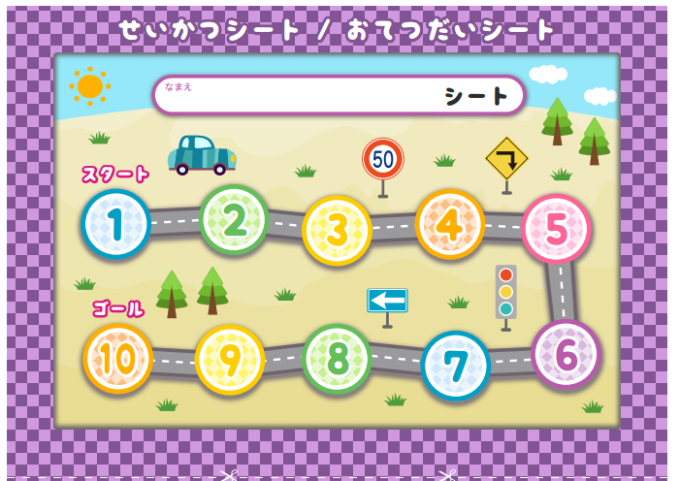Screen dimensions: 680x481
Task: Click the orange number 4 circle
Action: pos(450,224)
